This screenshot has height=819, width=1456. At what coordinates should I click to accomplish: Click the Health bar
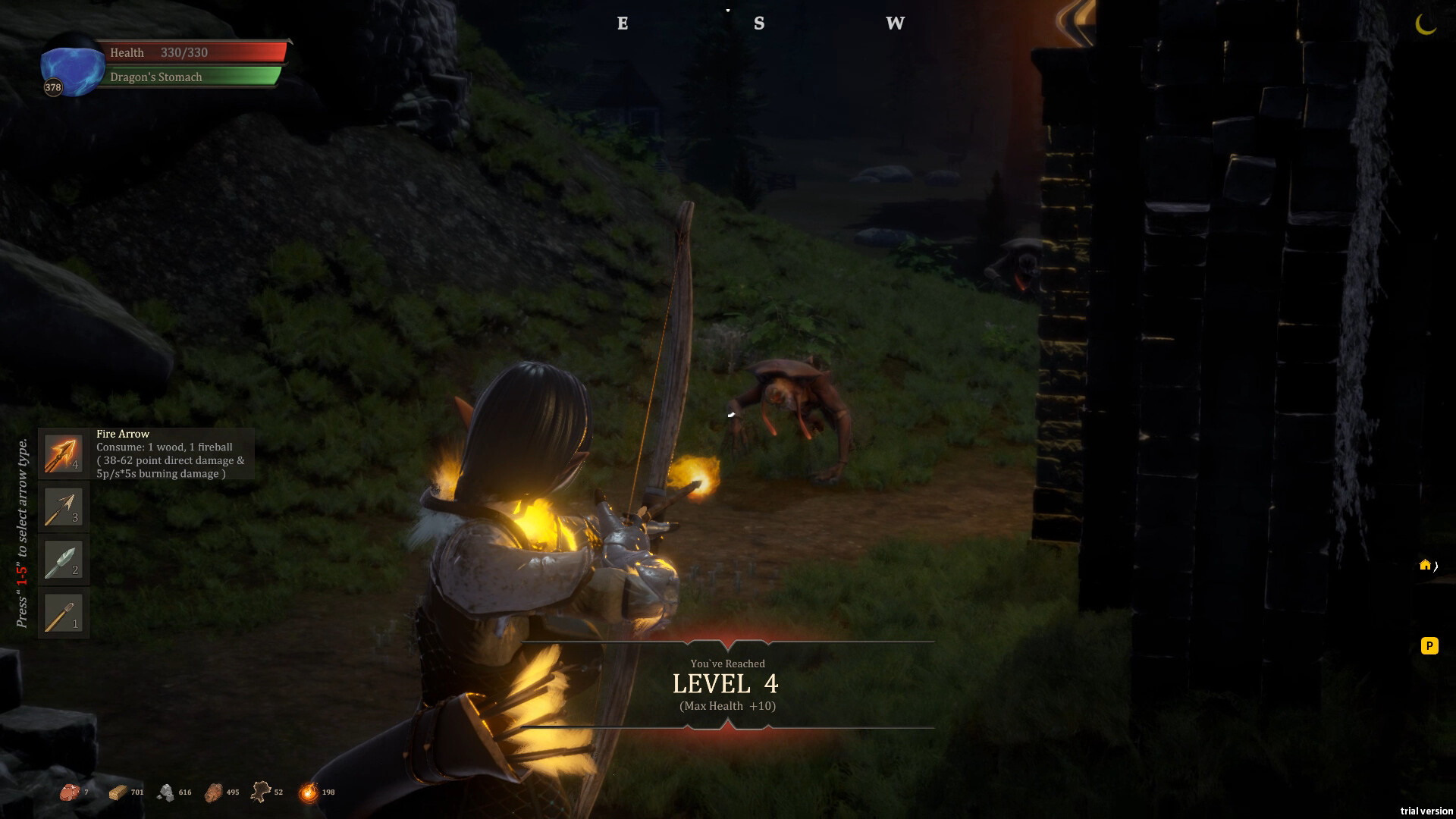point(193,52)
